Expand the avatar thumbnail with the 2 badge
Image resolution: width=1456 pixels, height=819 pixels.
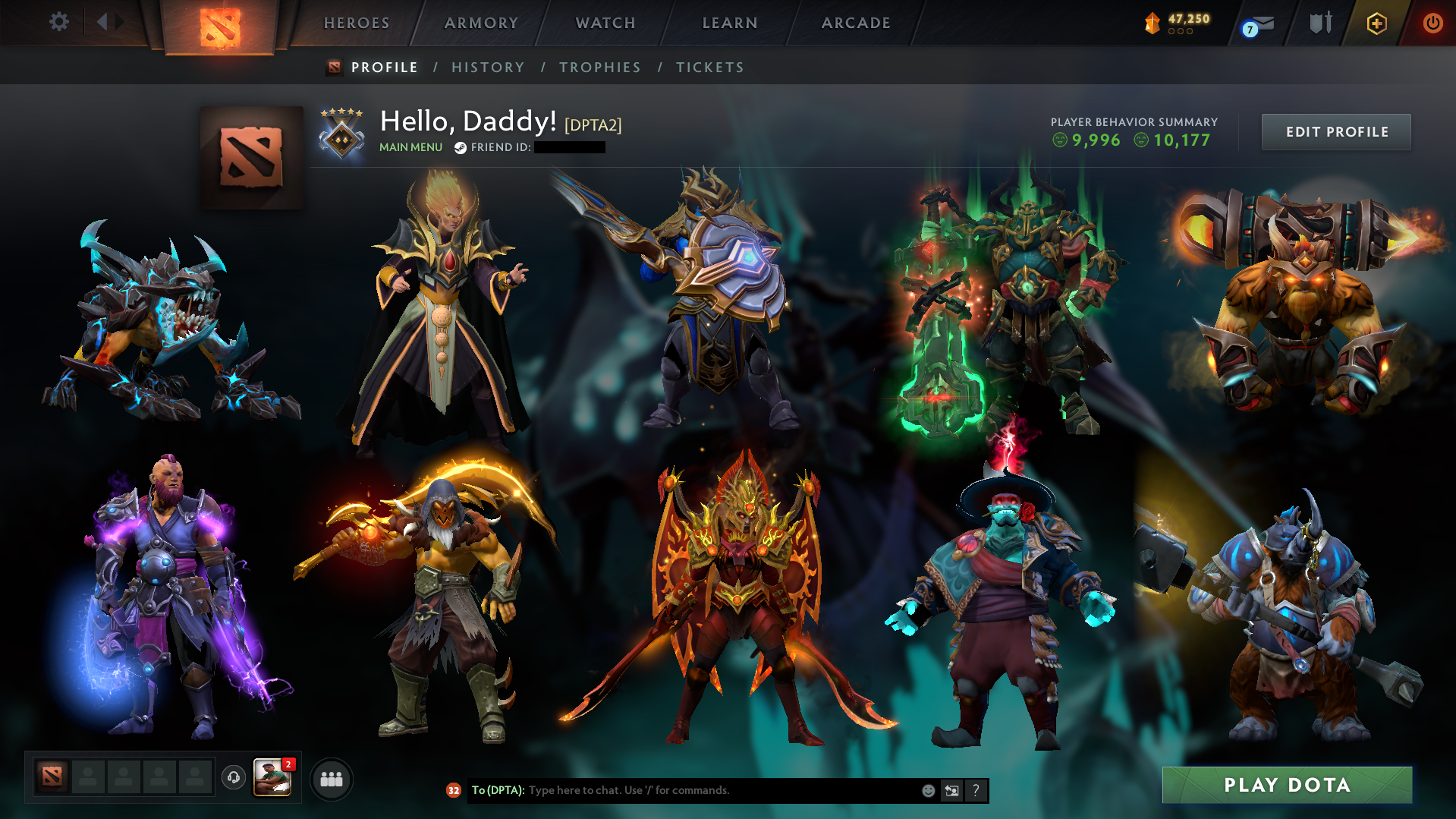(x=273, y=777)
